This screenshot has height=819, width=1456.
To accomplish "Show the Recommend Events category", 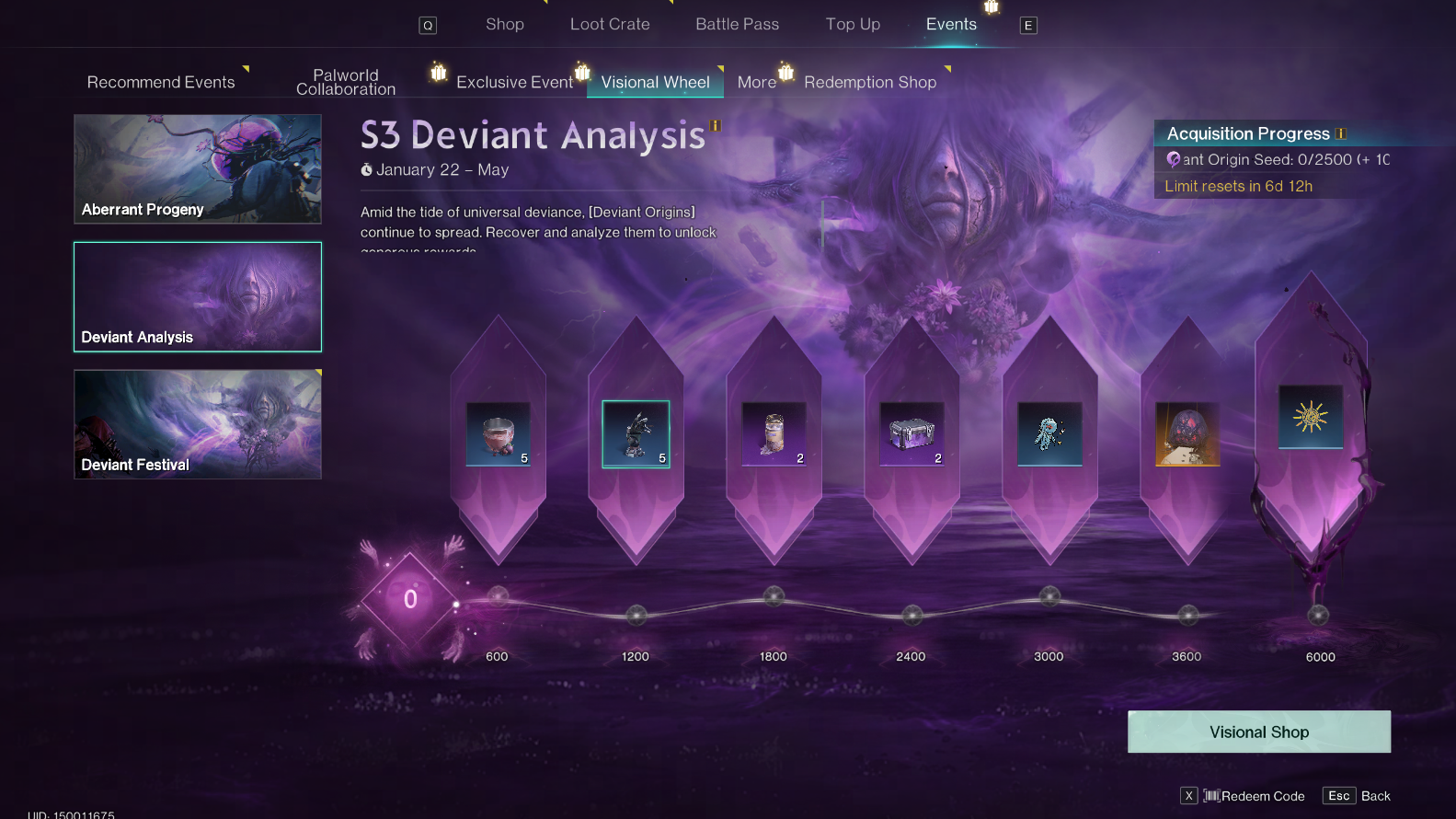I will [x=161, y=82].
